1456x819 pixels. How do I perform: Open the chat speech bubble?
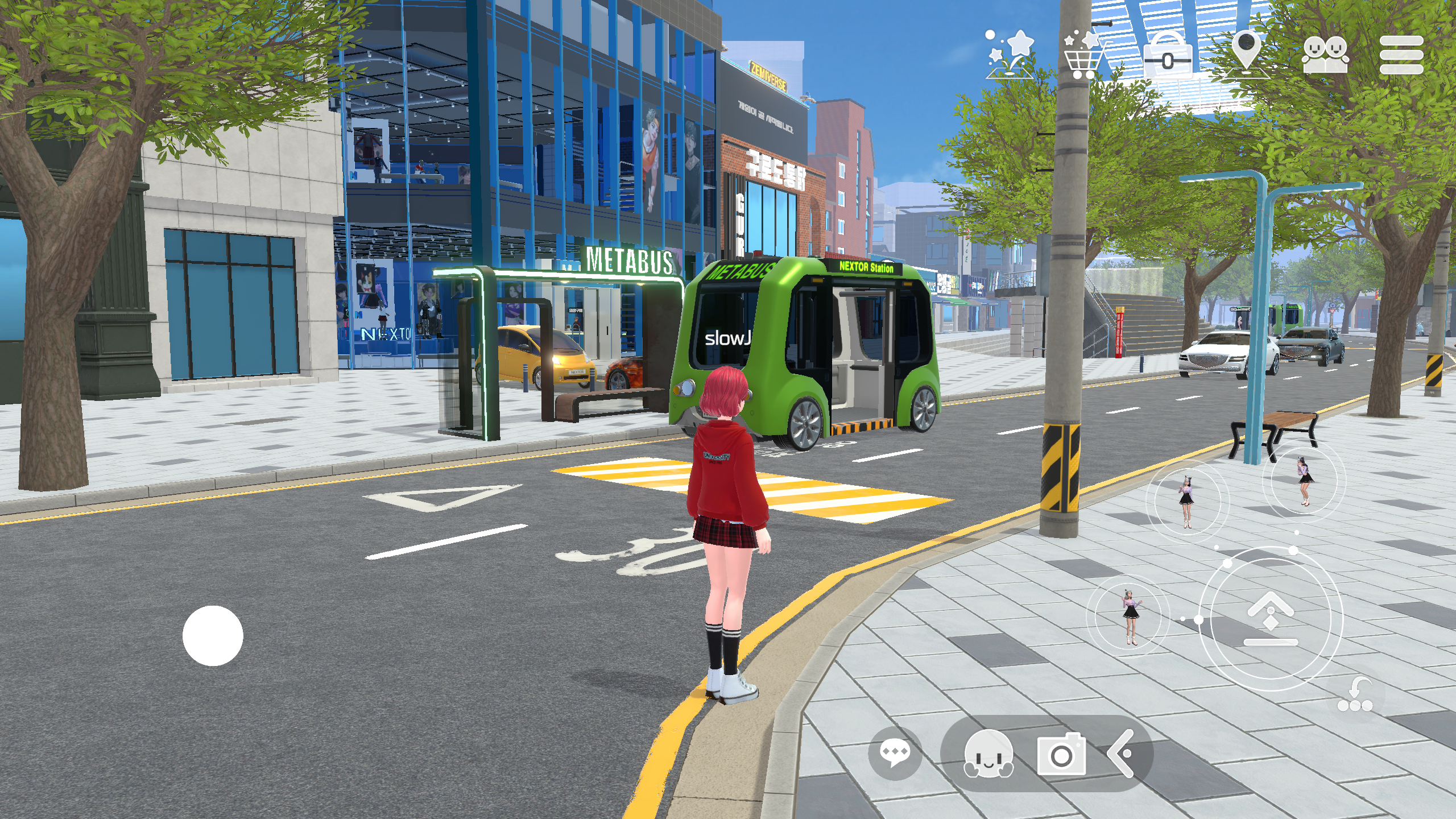coord(895,754)
